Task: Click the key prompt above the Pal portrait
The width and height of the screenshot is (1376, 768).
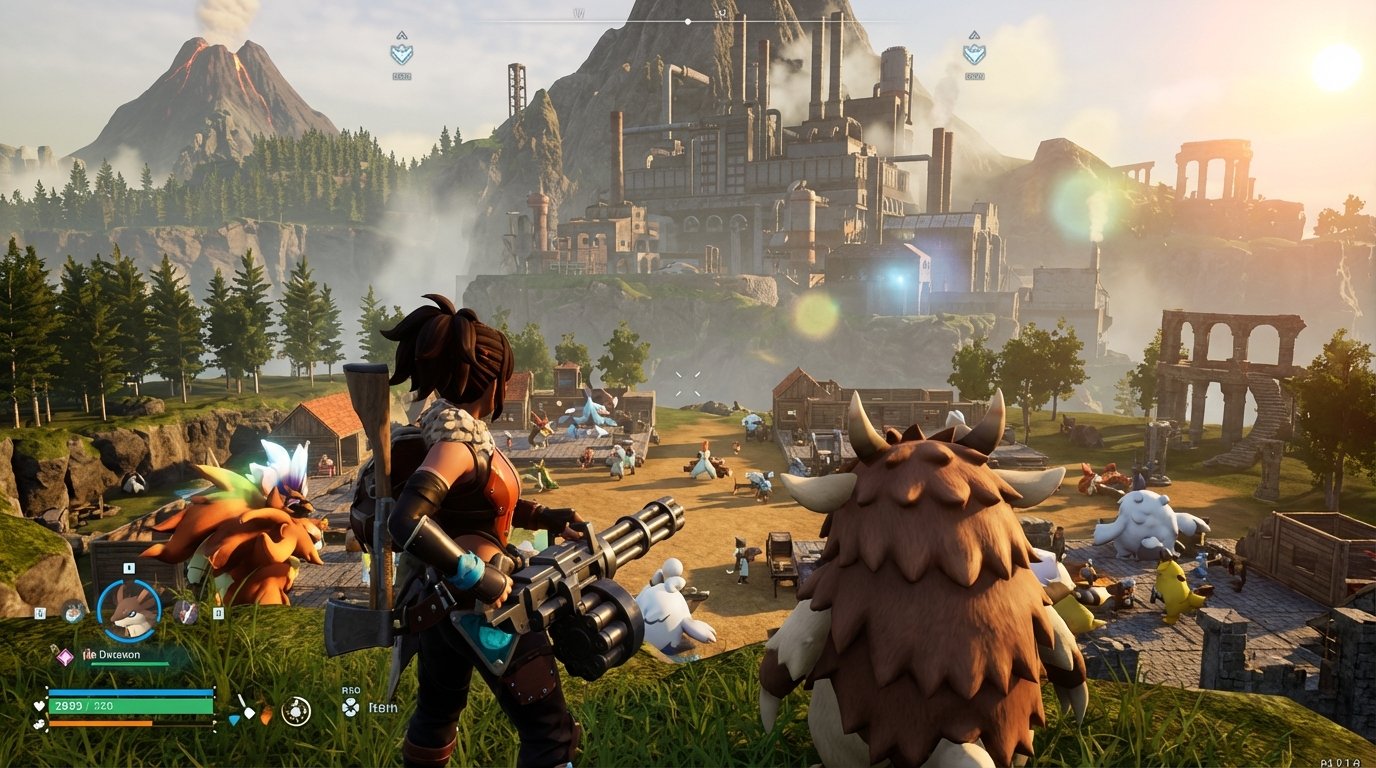Action: click(128, 567)
